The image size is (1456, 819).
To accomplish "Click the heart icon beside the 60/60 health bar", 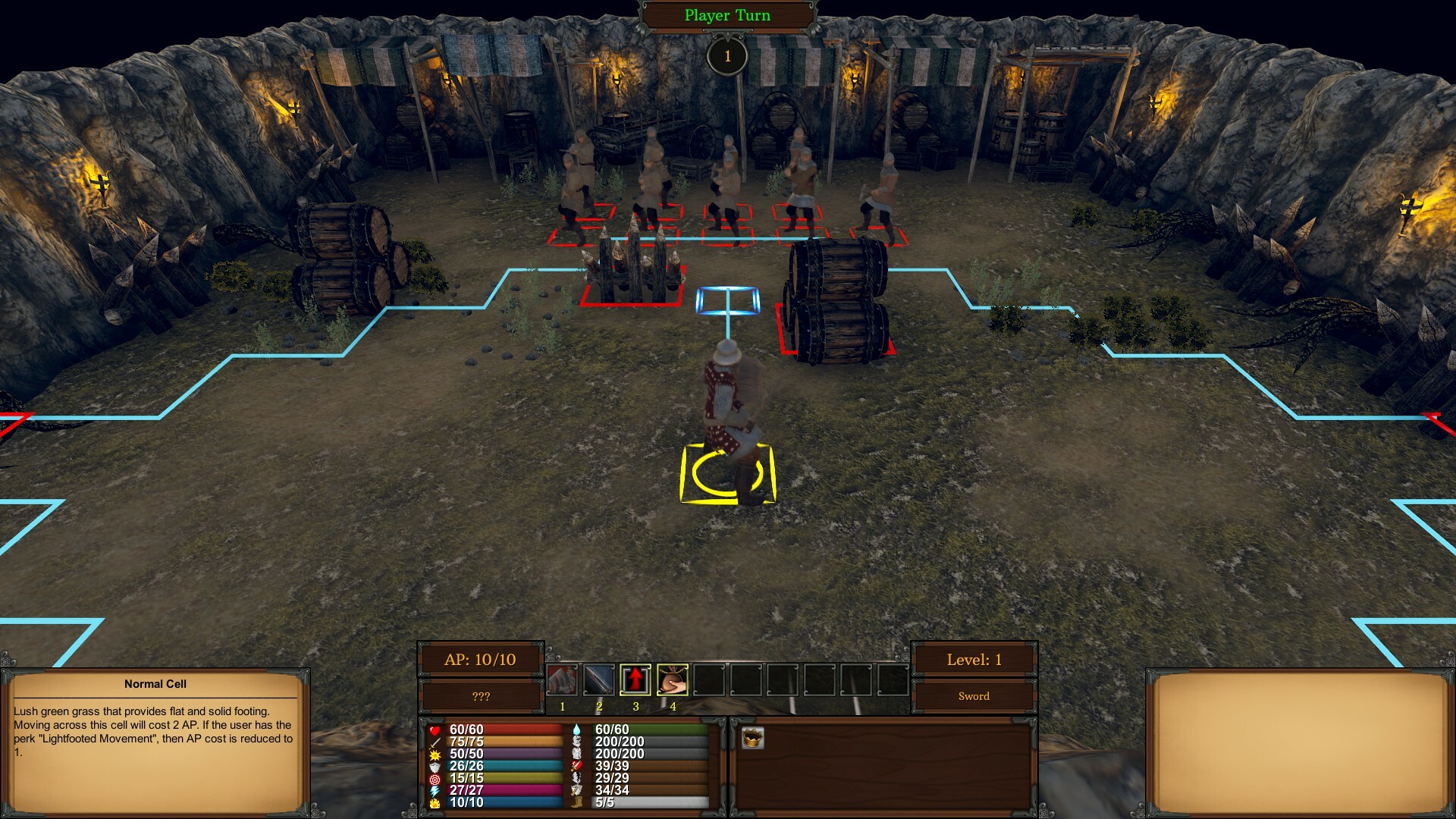I will click(435, 730).
